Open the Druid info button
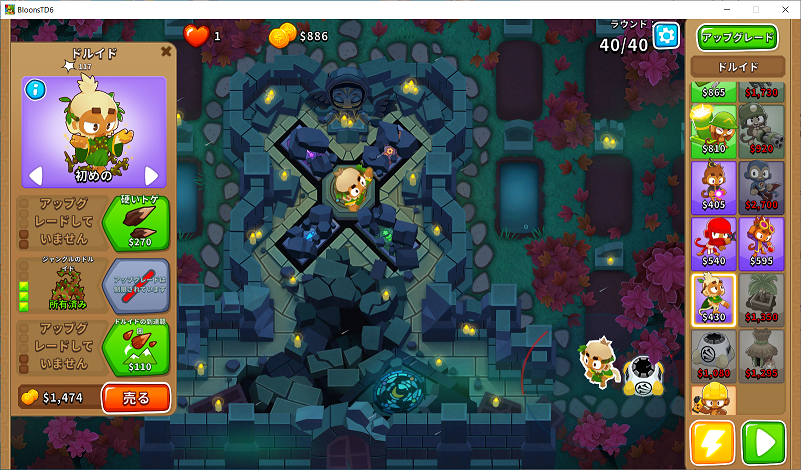Image resolution: width=801 pixels, height=470 pixels. 36,90
